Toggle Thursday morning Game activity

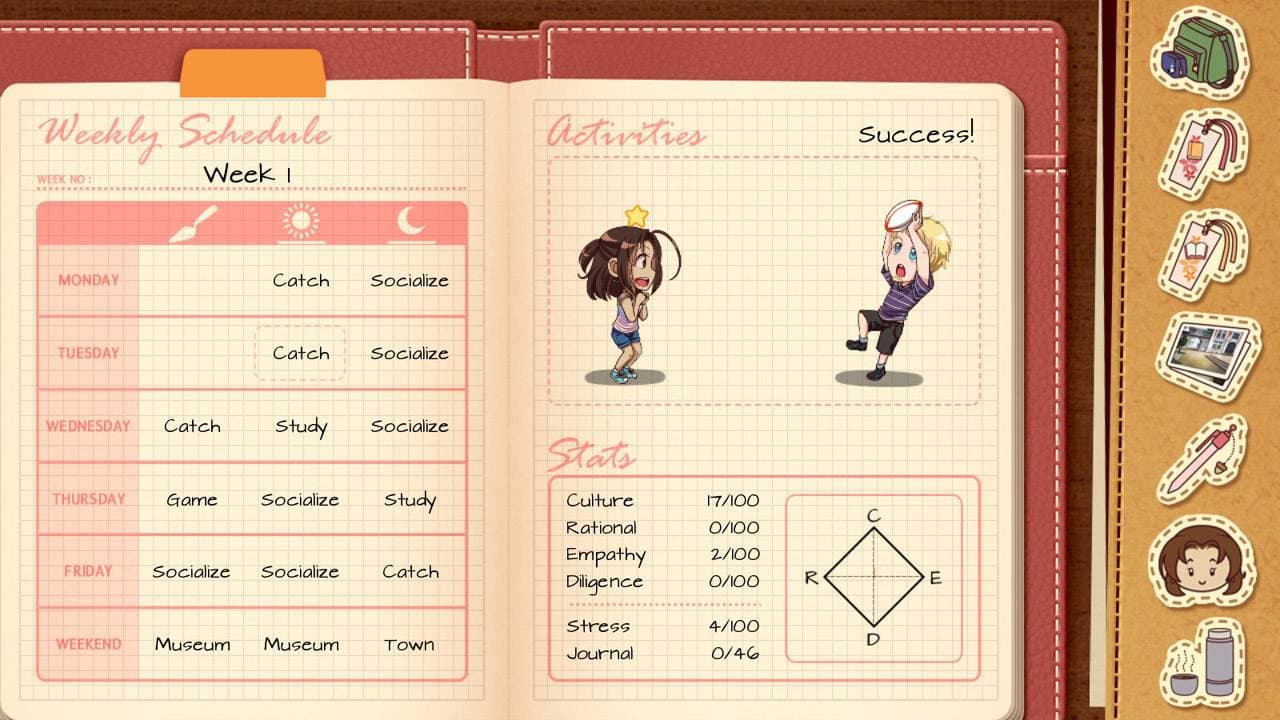tap(192, 499)
